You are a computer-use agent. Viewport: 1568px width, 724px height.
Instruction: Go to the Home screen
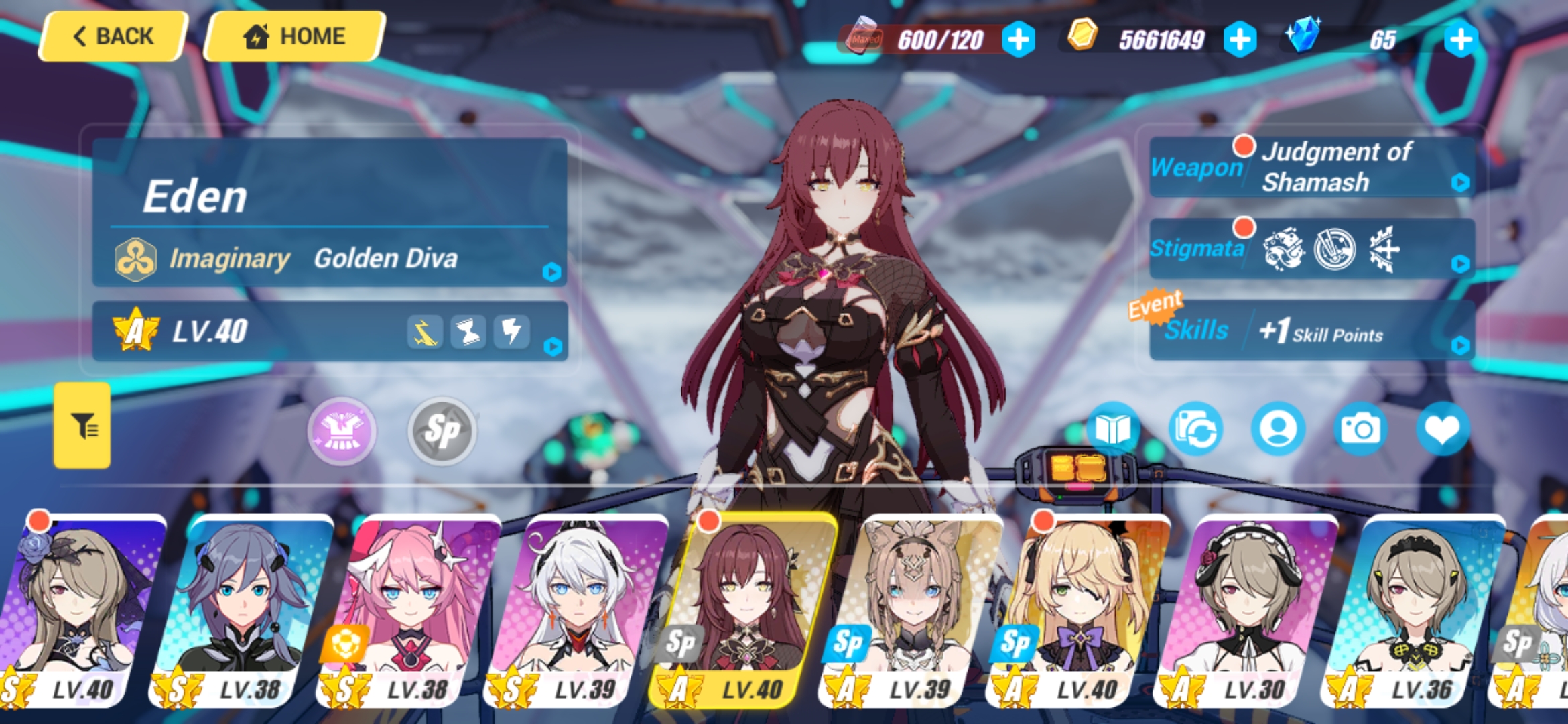(293, 36)
